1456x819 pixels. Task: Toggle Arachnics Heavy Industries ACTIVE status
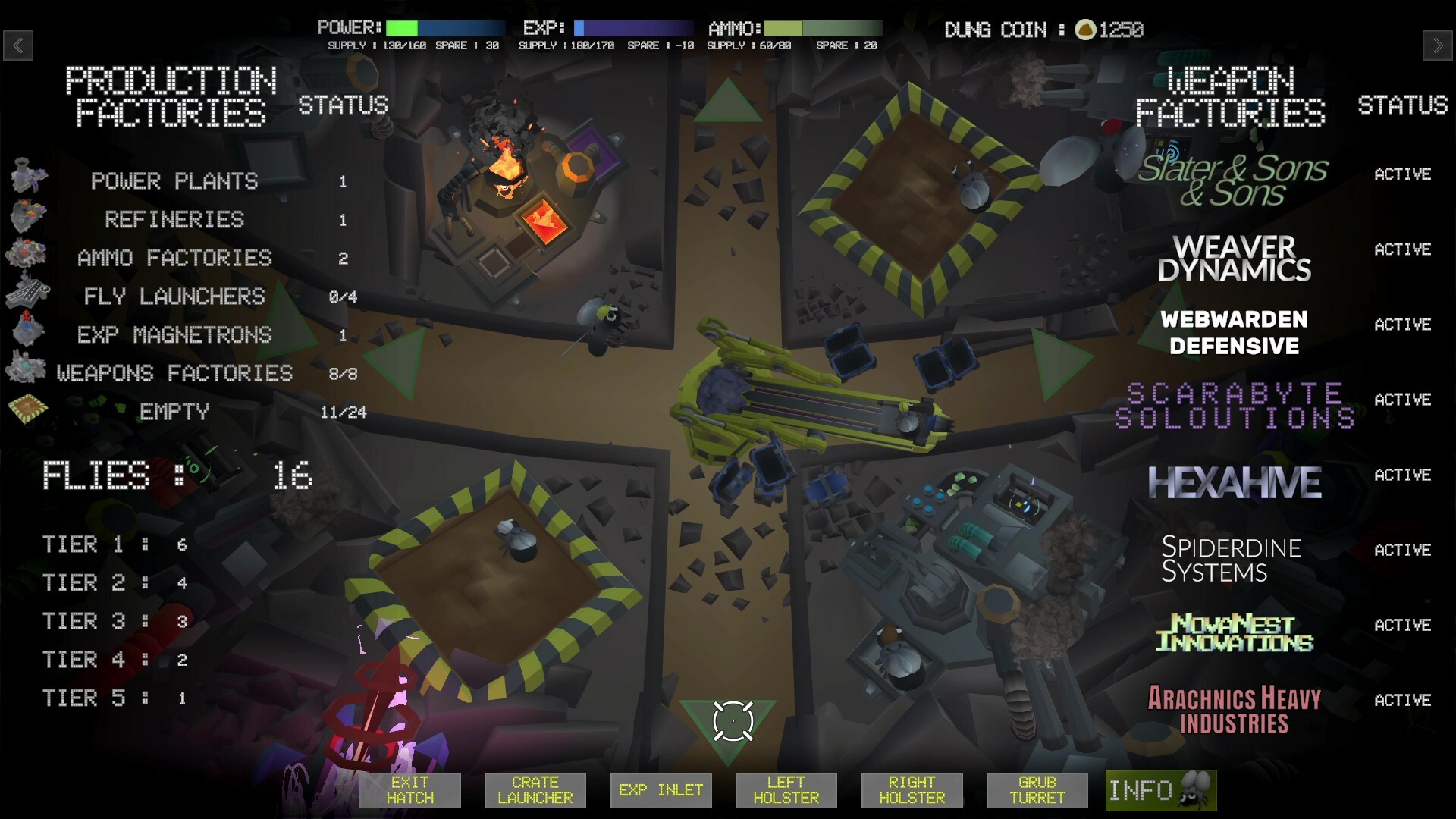pyautogui.click(x=1403, y=700)
